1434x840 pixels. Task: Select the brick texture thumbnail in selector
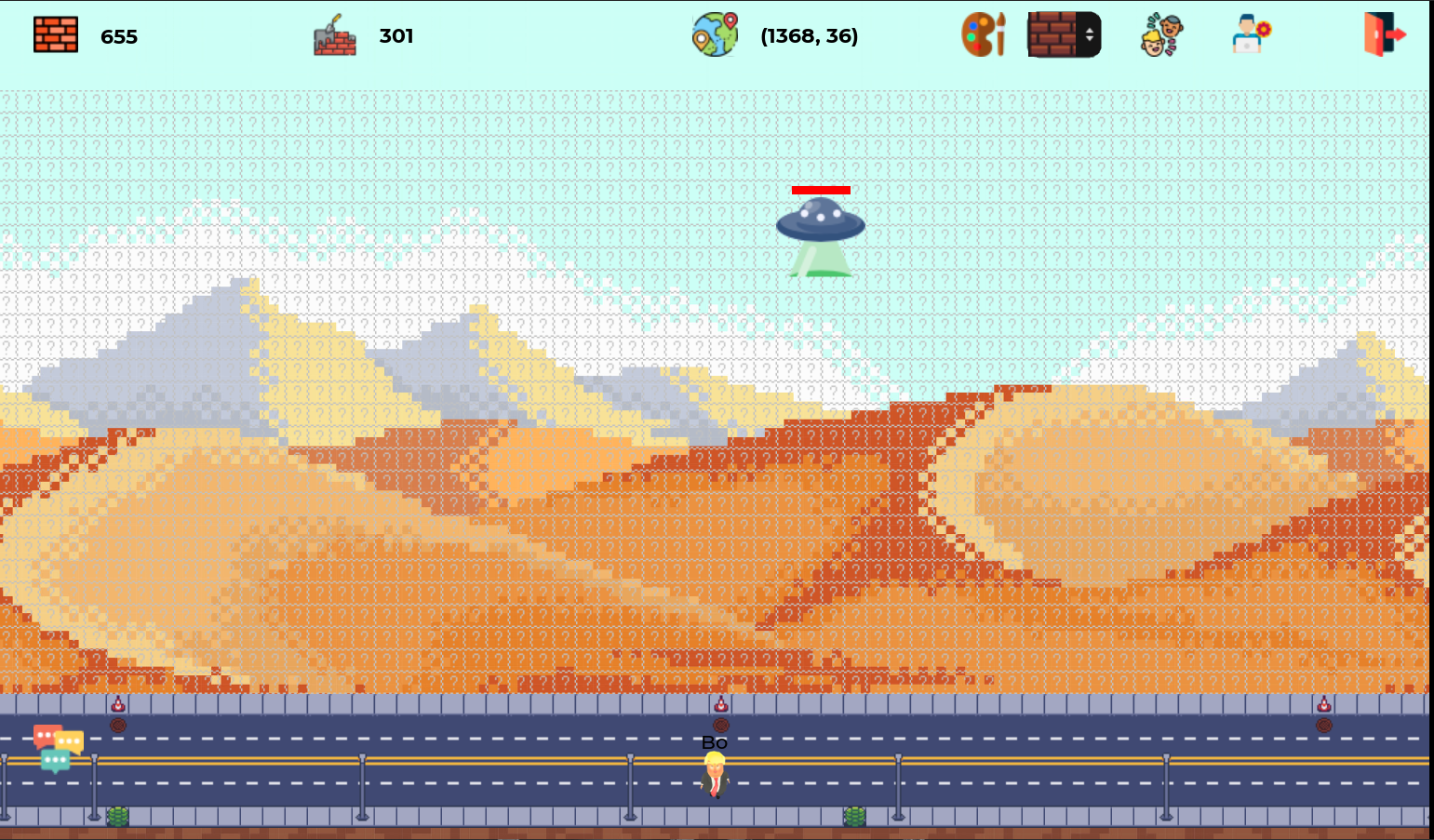point(1050,33)
